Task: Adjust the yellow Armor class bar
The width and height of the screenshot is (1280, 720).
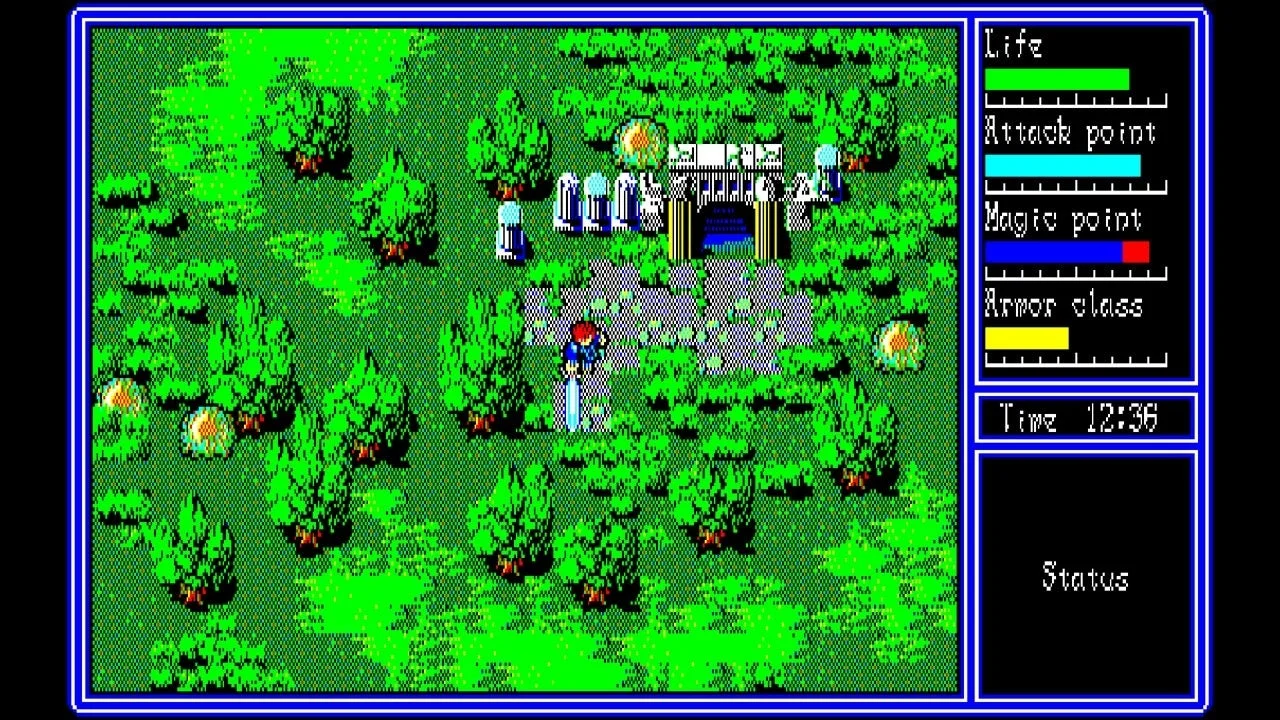Action: (x=1028, y=336)
